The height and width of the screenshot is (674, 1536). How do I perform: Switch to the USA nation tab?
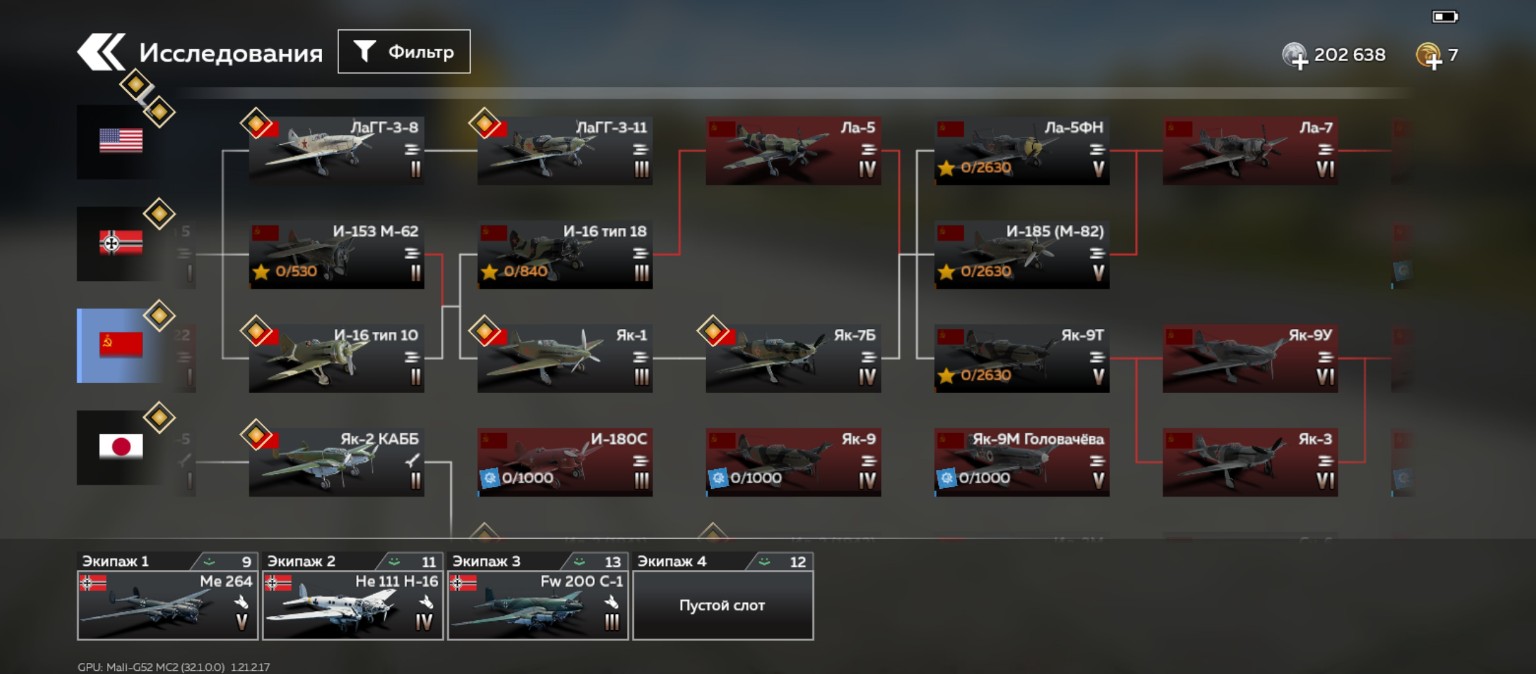click(x=121, y=141)
